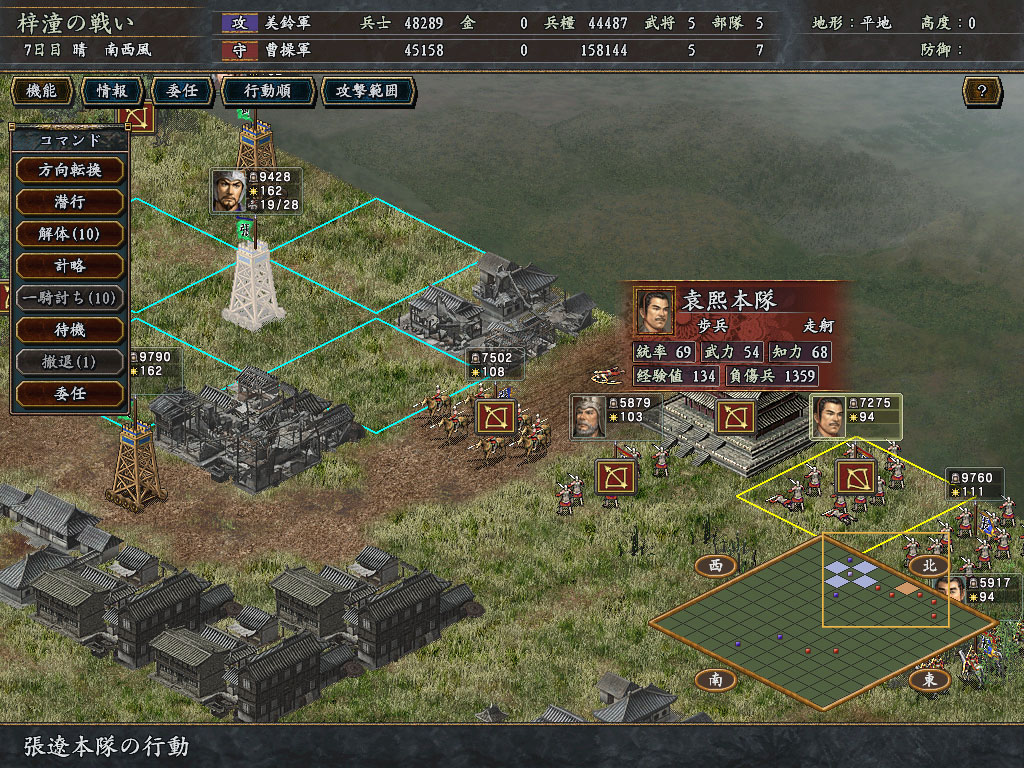Choose 解体(10) from the command list
Screen dimensions: 1024x768
[x=70, y=233]
